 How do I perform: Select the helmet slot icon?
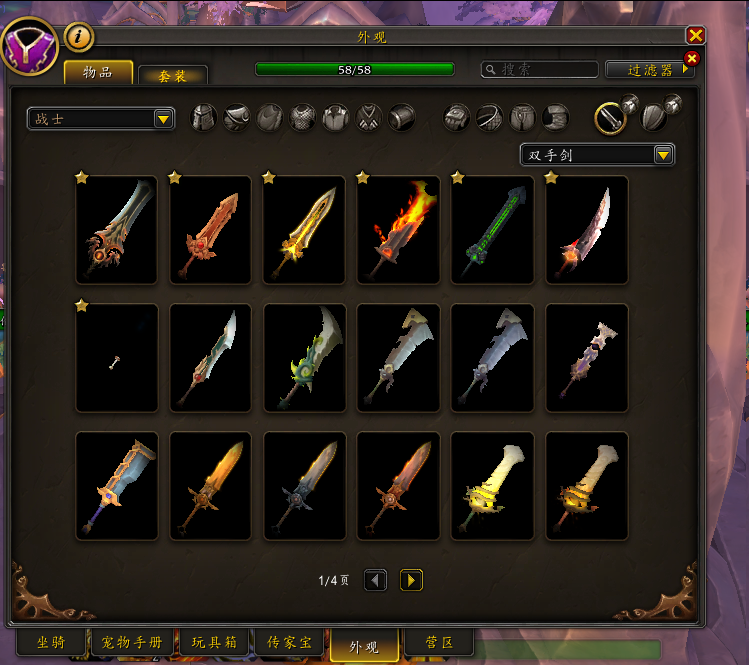click(204, 118)
